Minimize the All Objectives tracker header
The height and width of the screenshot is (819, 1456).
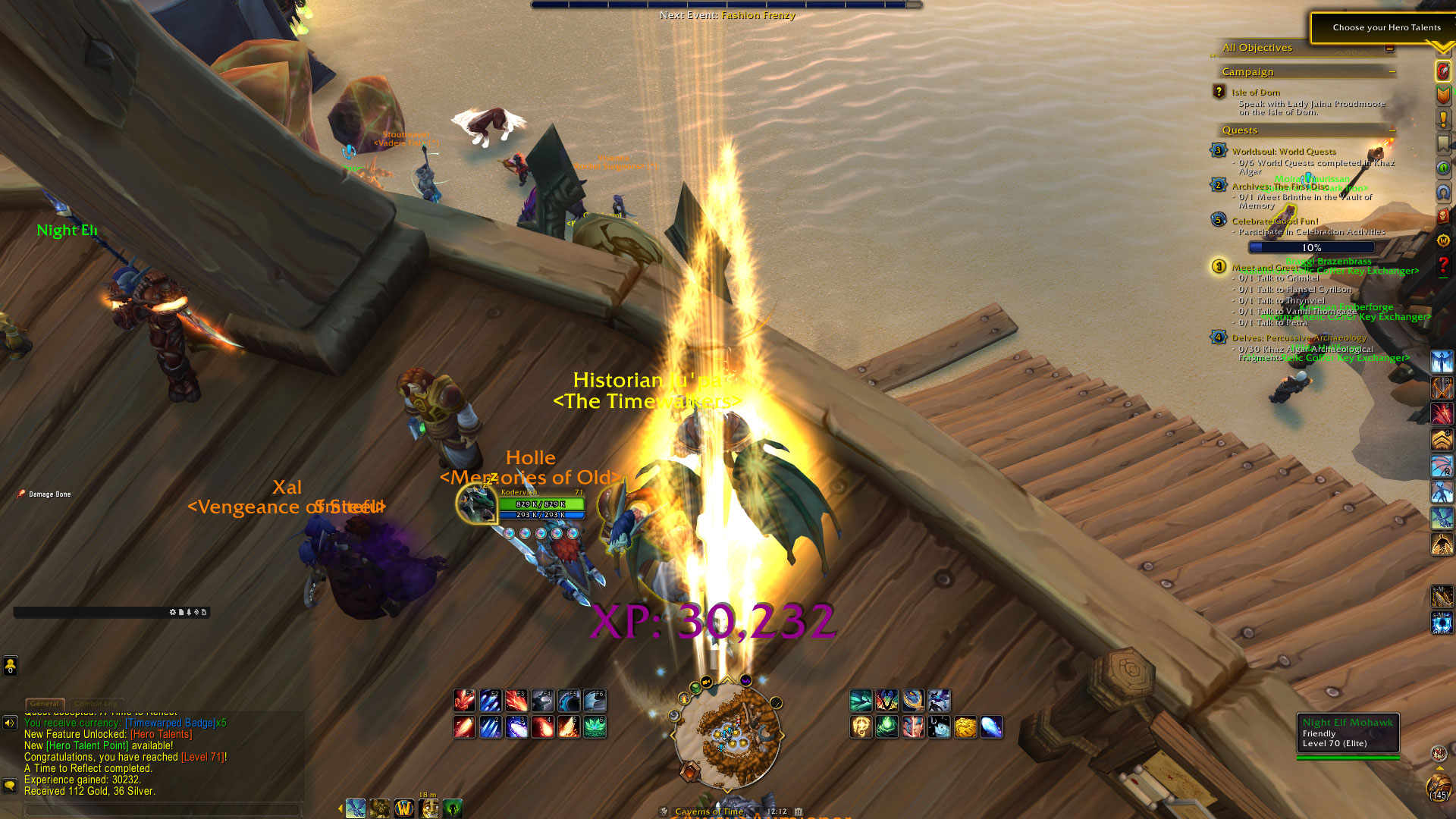click(x=1389, y=48)
